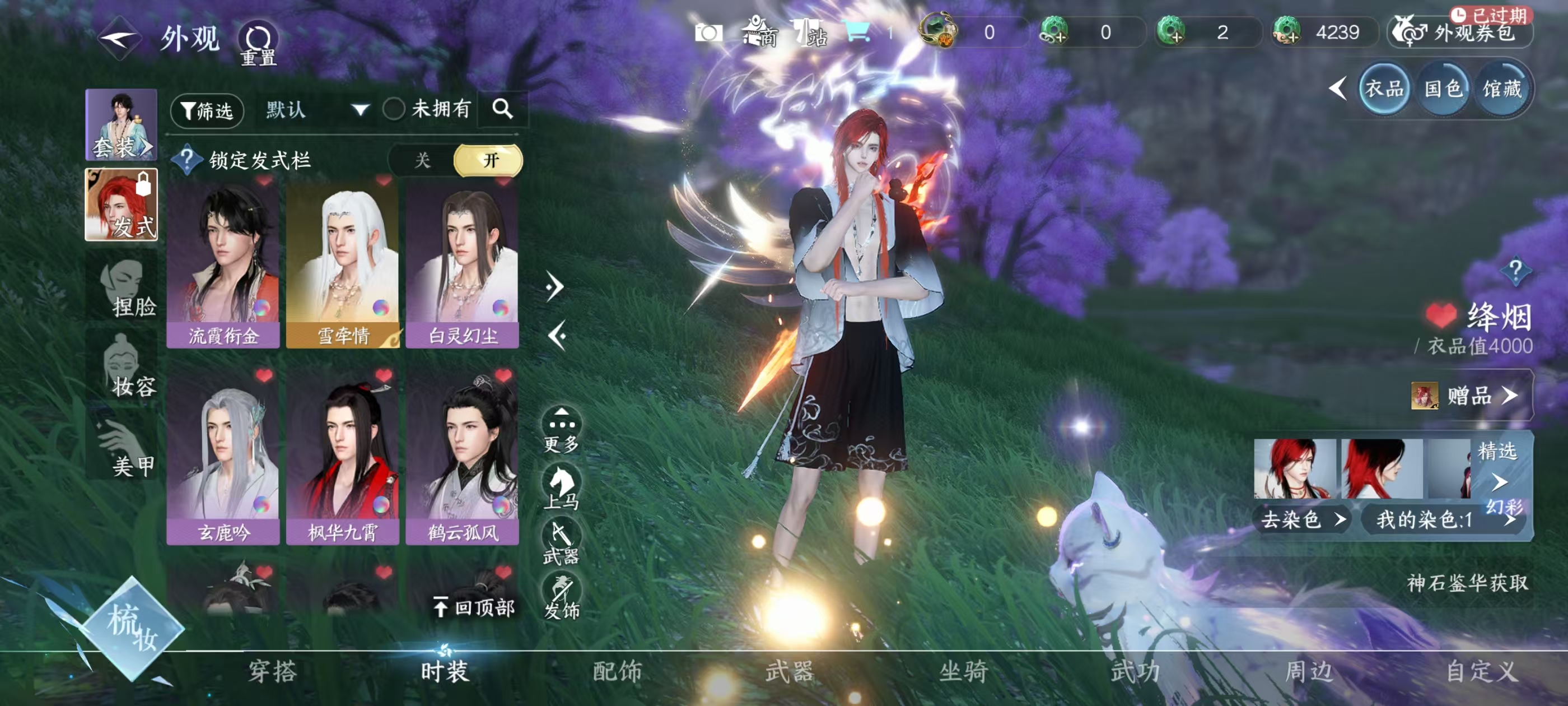Reset appearance with the 重置 button
Viewport: 1568px width, 706px height.
coord(259,43)
